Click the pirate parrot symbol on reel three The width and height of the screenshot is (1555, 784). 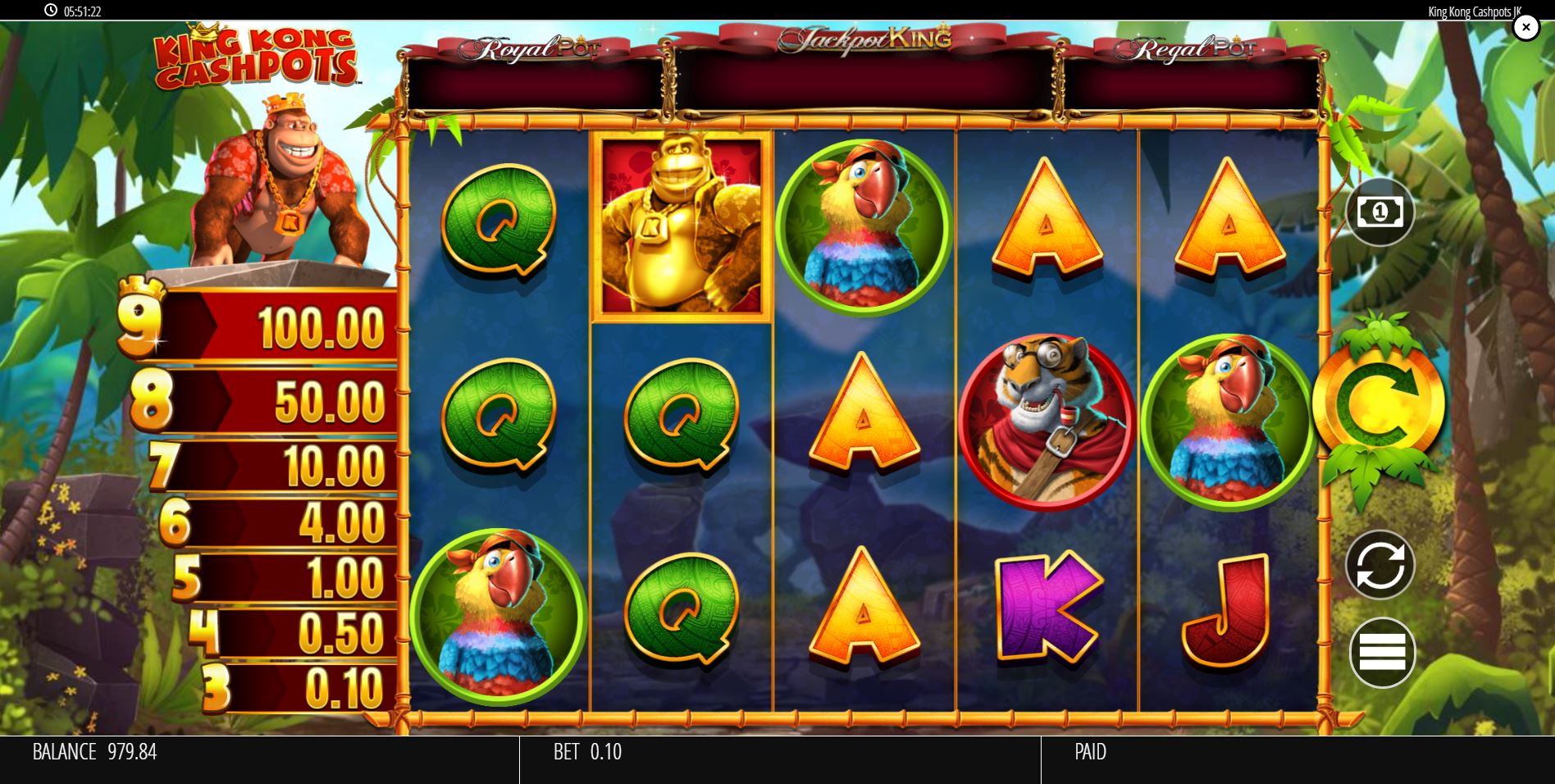pyautogui.click(x=859, y=226)
